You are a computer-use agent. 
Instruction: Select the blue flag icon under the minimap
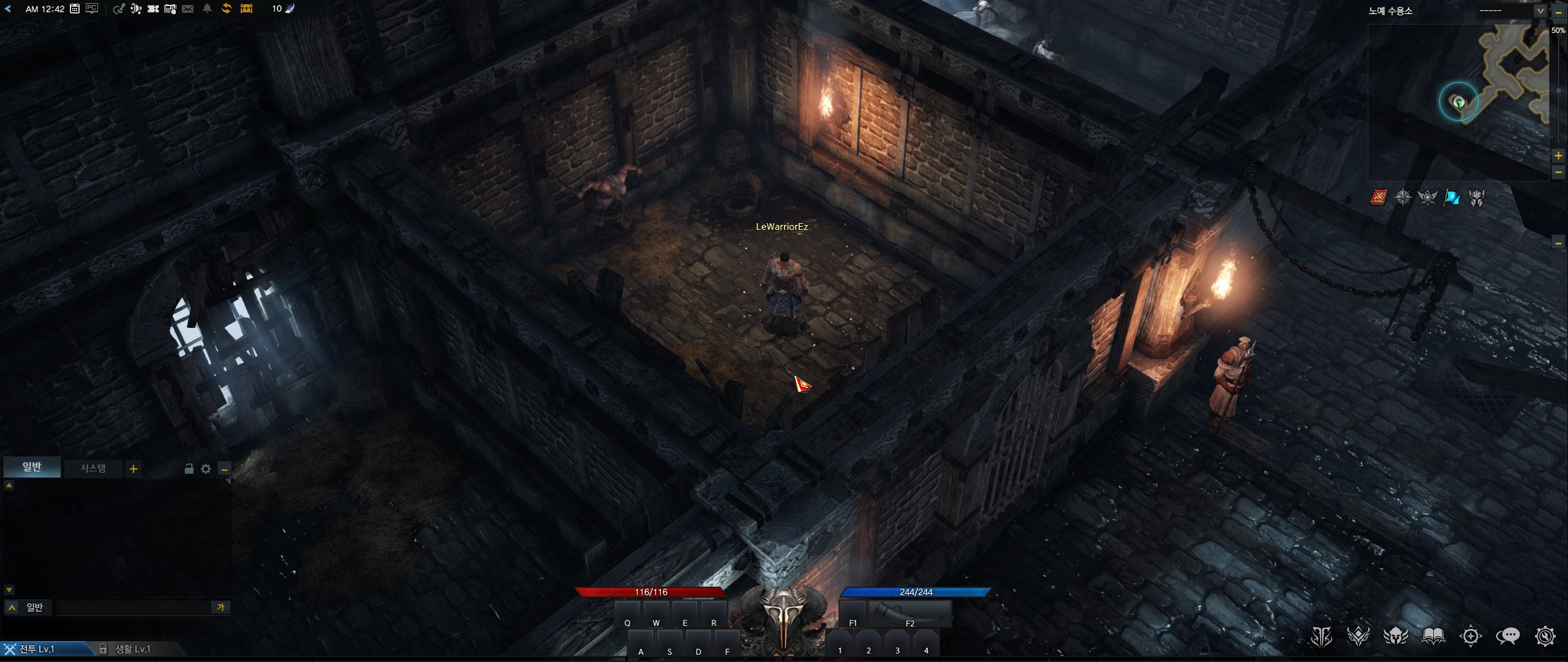pos(1452,197)
